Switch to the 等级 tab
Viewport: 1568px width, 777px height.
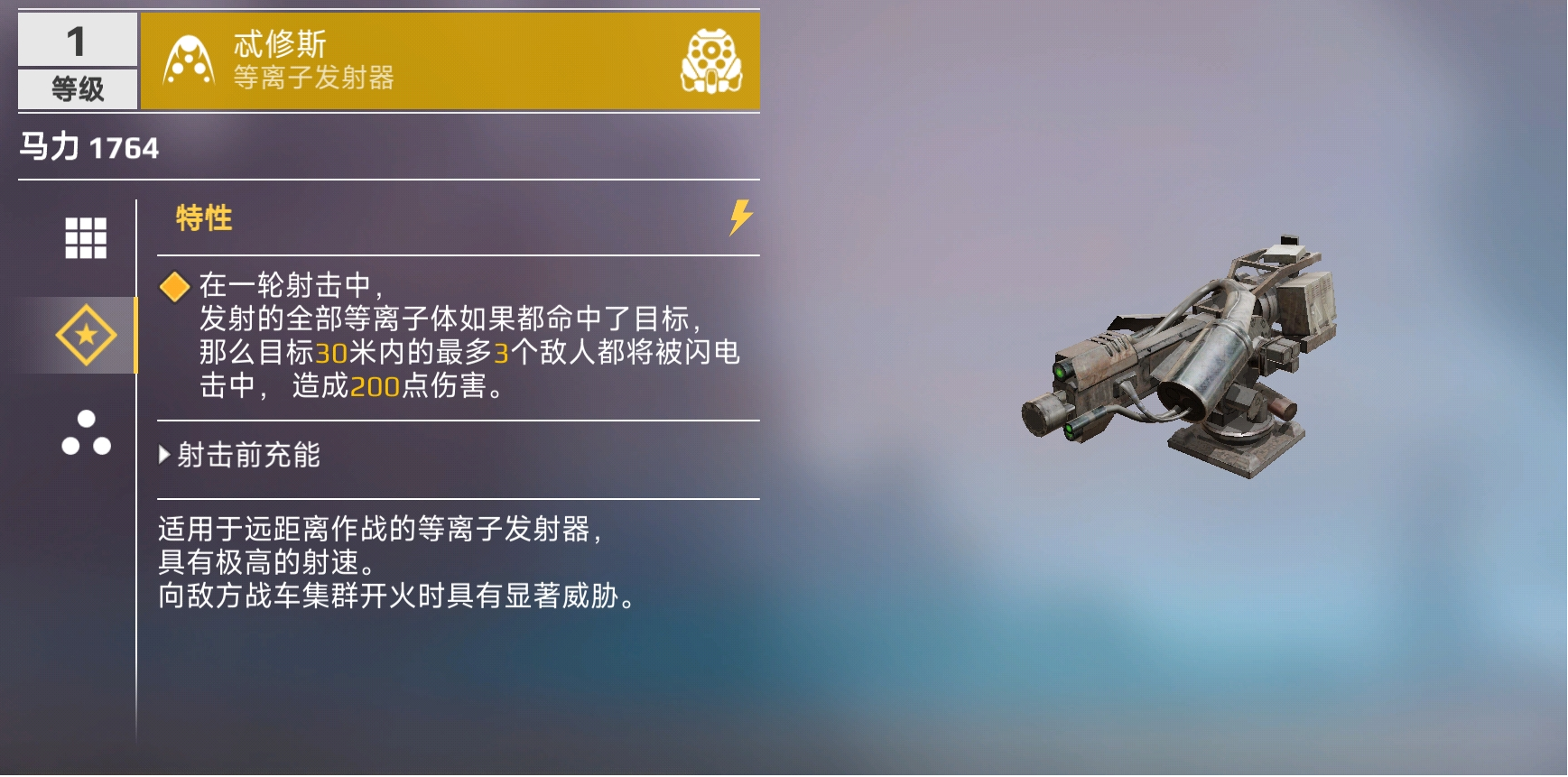point(77,88)
